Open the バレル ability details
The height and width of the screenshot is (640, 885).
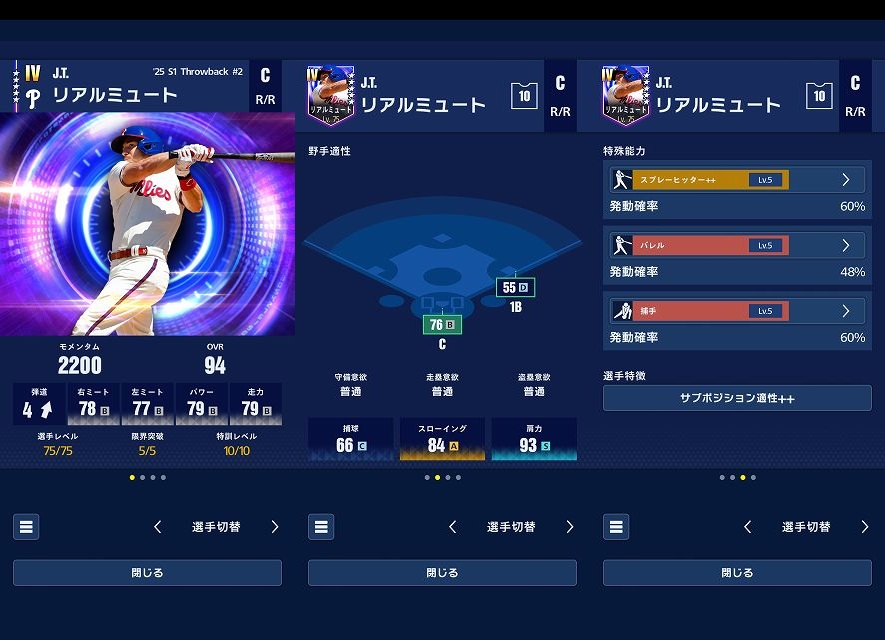point(737,245)
